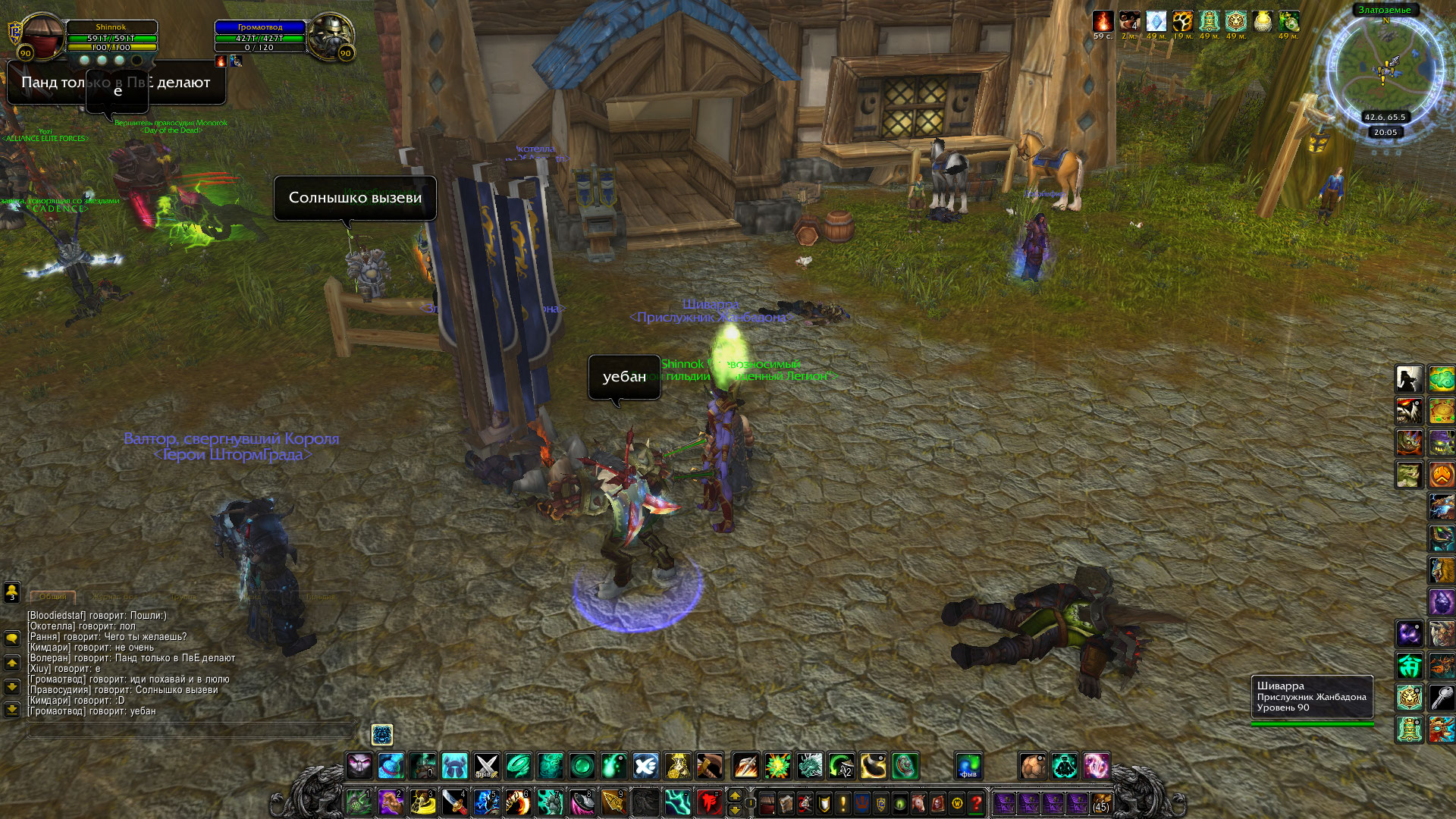
Task: Open the Златоземье minimap
Action: [x=1385, y=67]
